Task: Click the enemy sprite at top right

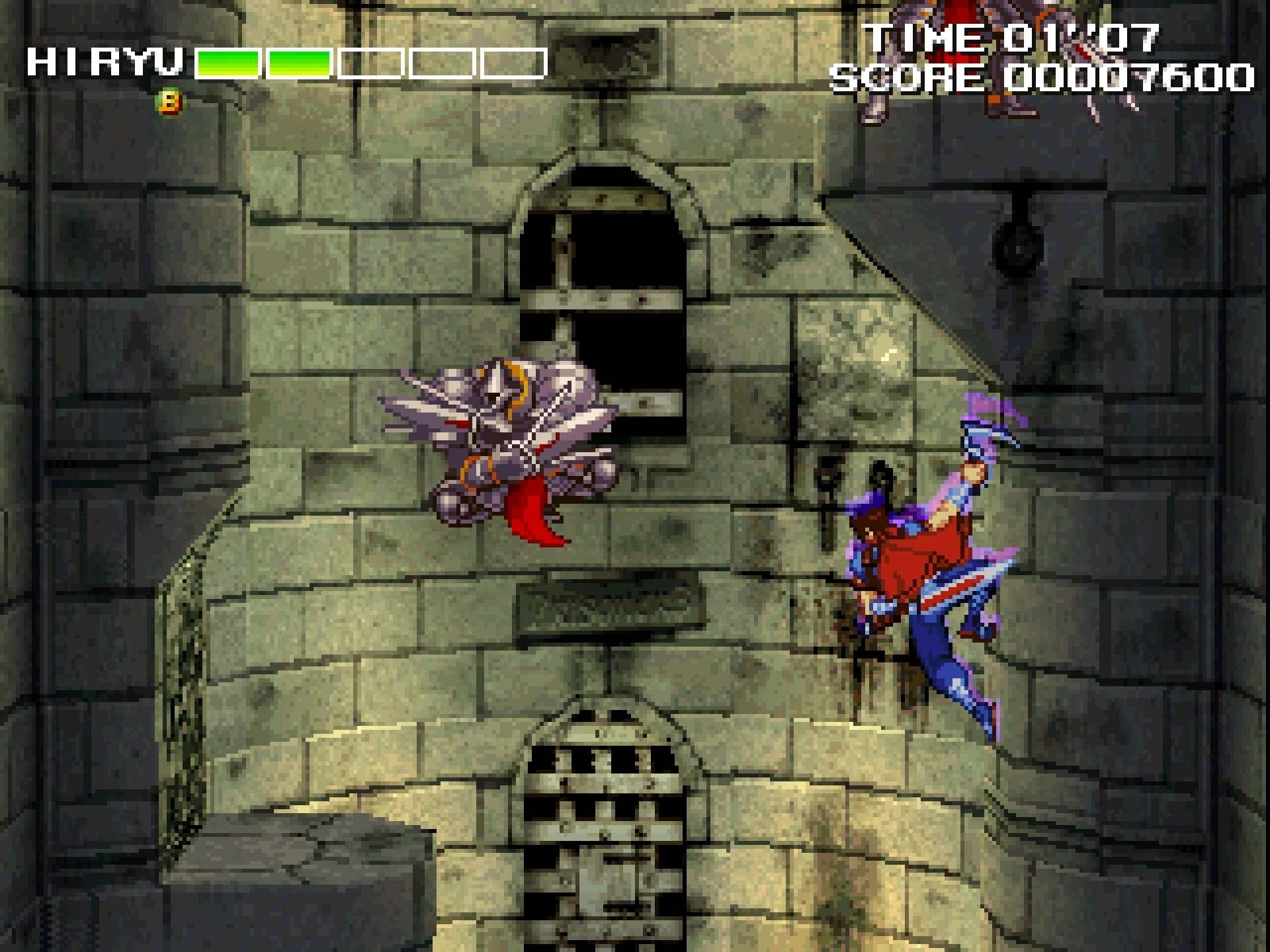Action: pyautogui.click(x=972, y=53)
